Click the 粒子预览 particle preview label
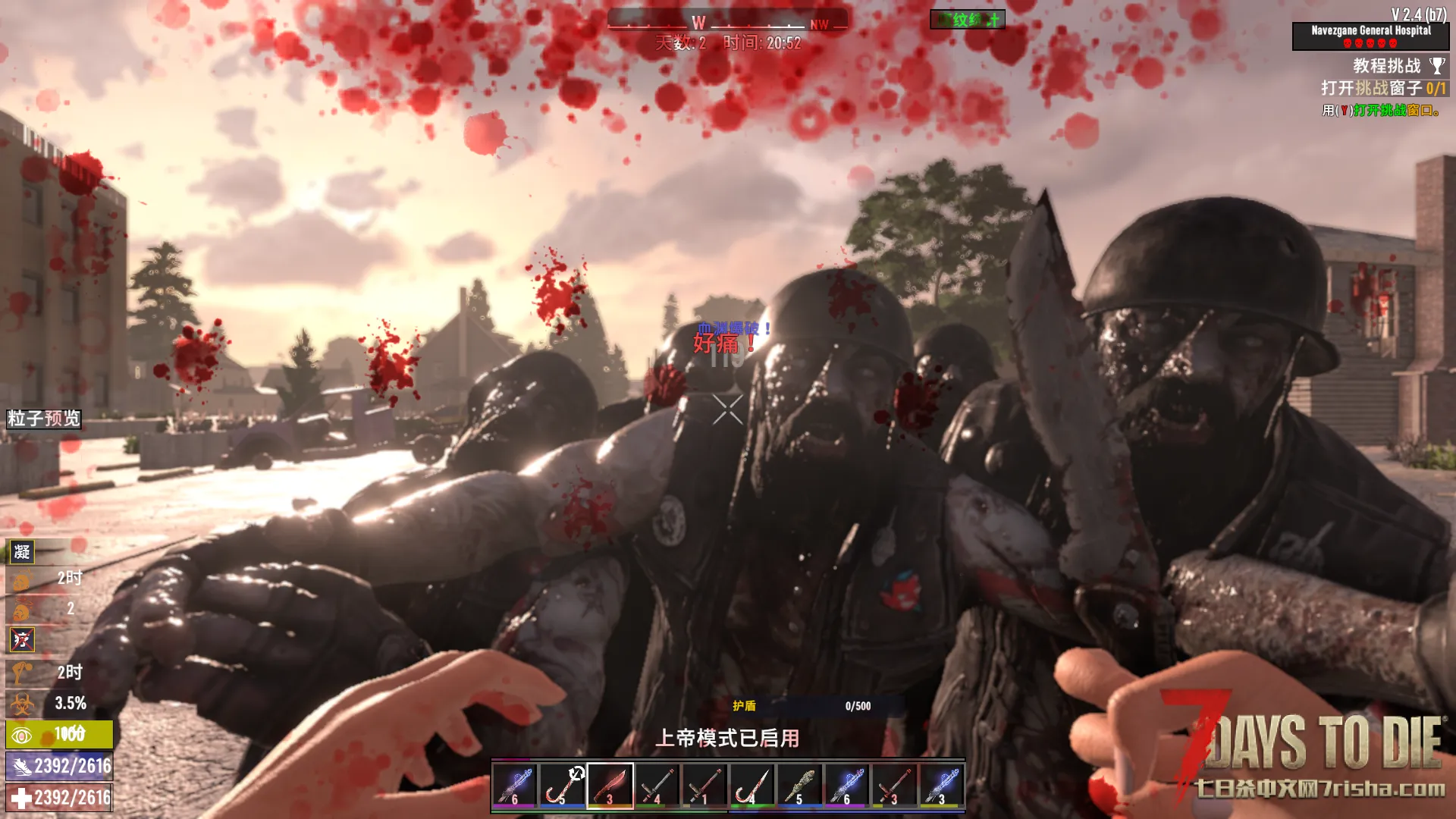This screenshot has height=819, width=1456. click(x=44, y=419)
